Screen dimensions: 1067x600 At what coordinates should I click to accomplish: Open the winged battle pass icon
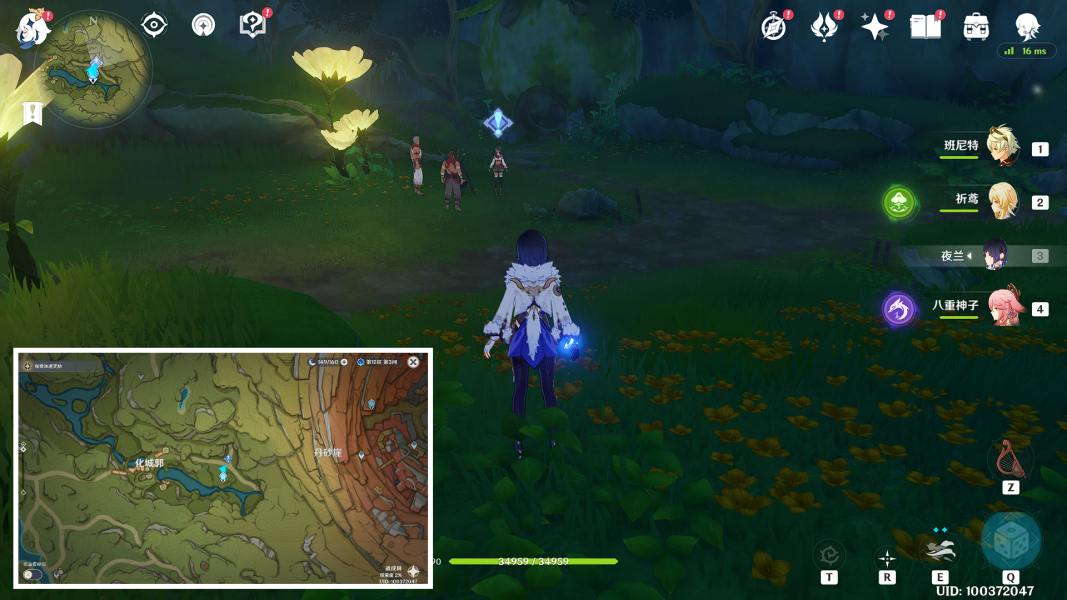[824, 27]
